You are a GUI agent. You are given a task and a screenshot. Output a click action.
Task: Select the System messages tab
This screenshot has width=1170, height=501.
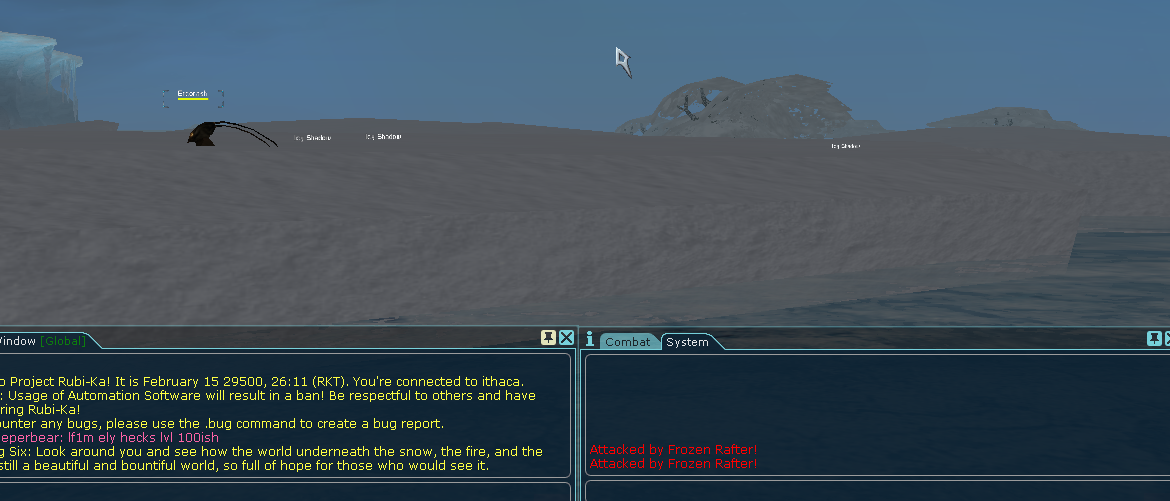pos(688,342)
